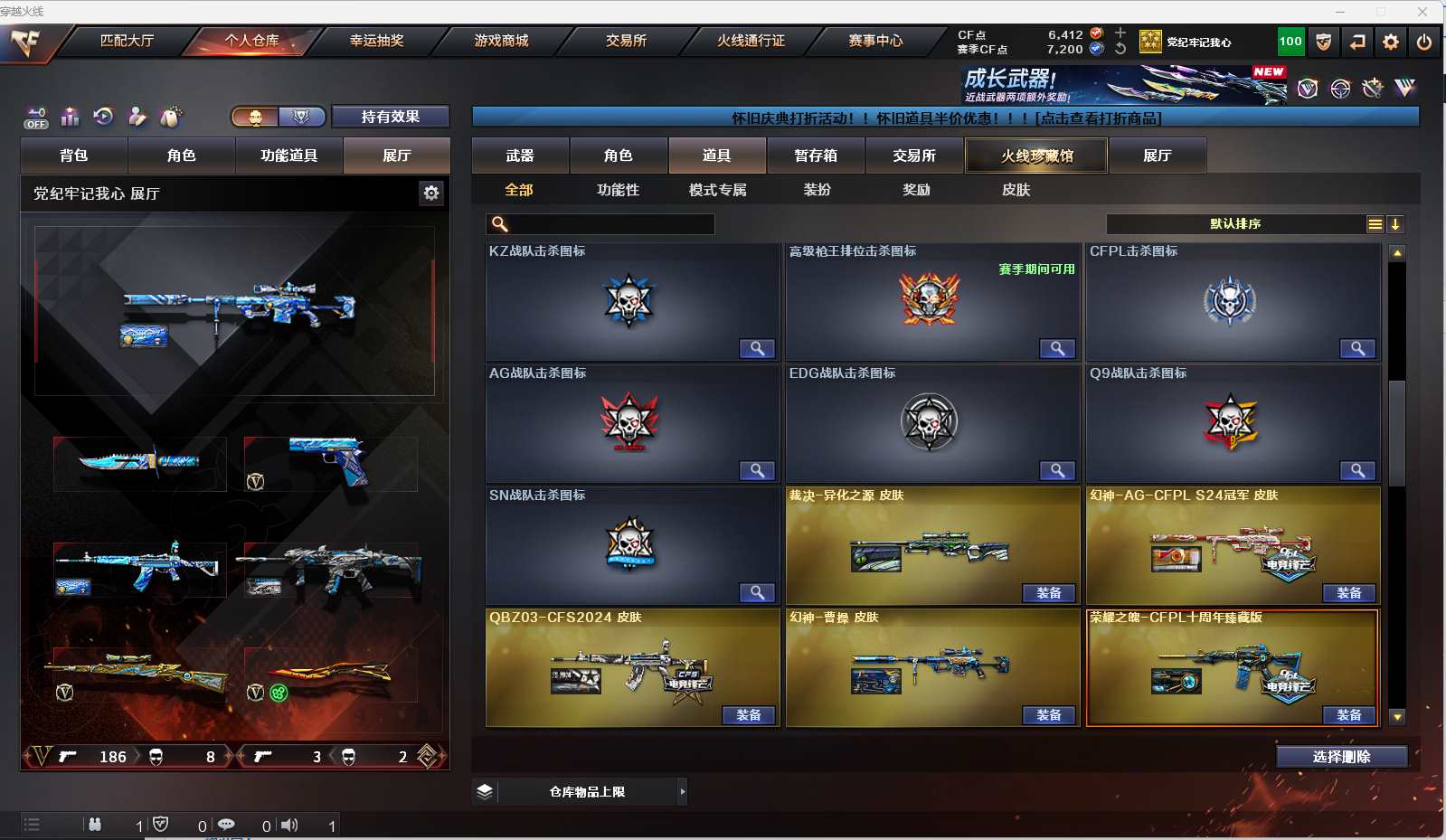This screenshot has width=1446, height=840.
Task: Close the game window
Action: [1422, 12]
